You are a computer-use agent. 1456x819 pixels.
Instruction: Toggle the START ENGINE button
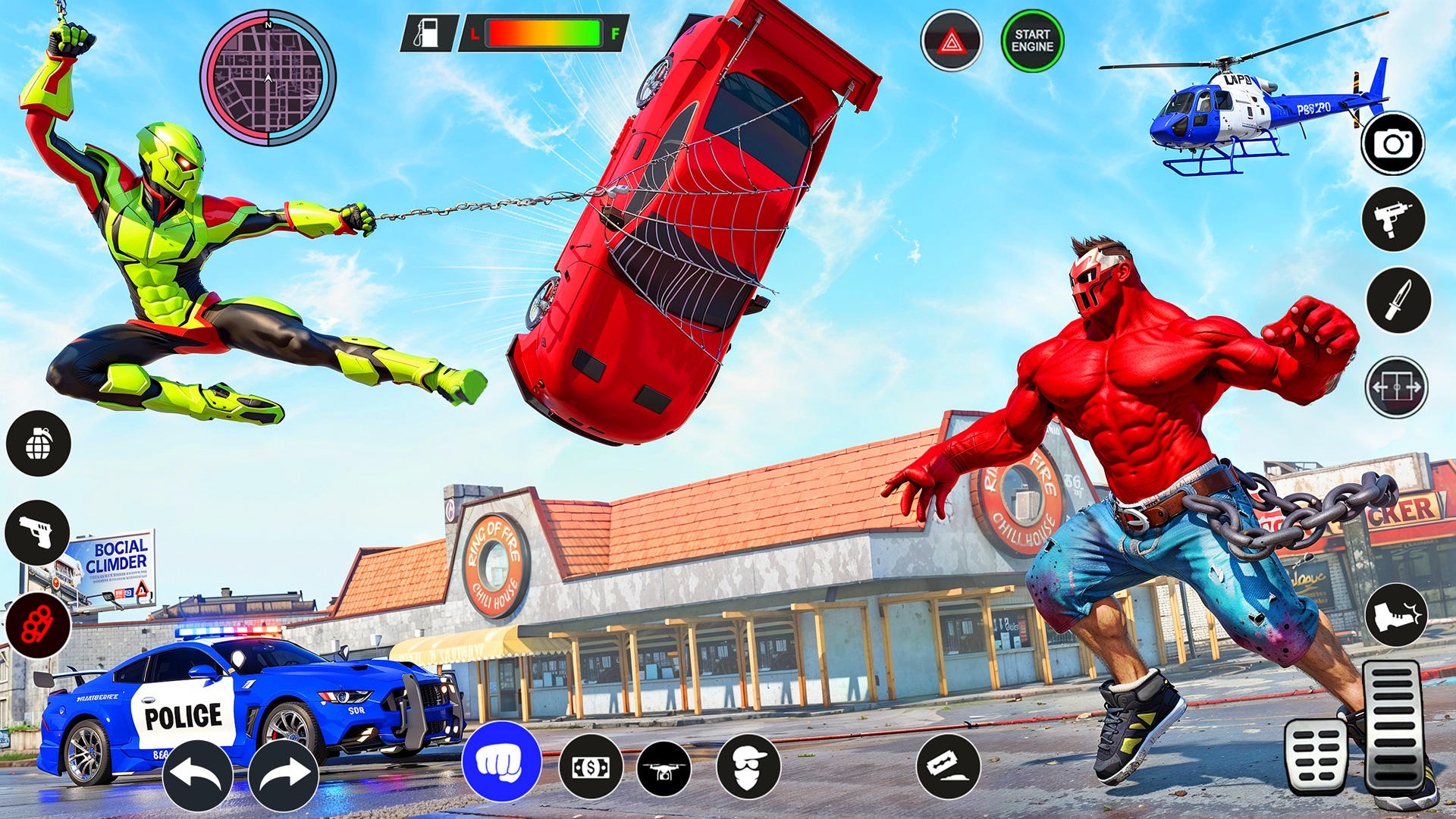pos(1031,39)
